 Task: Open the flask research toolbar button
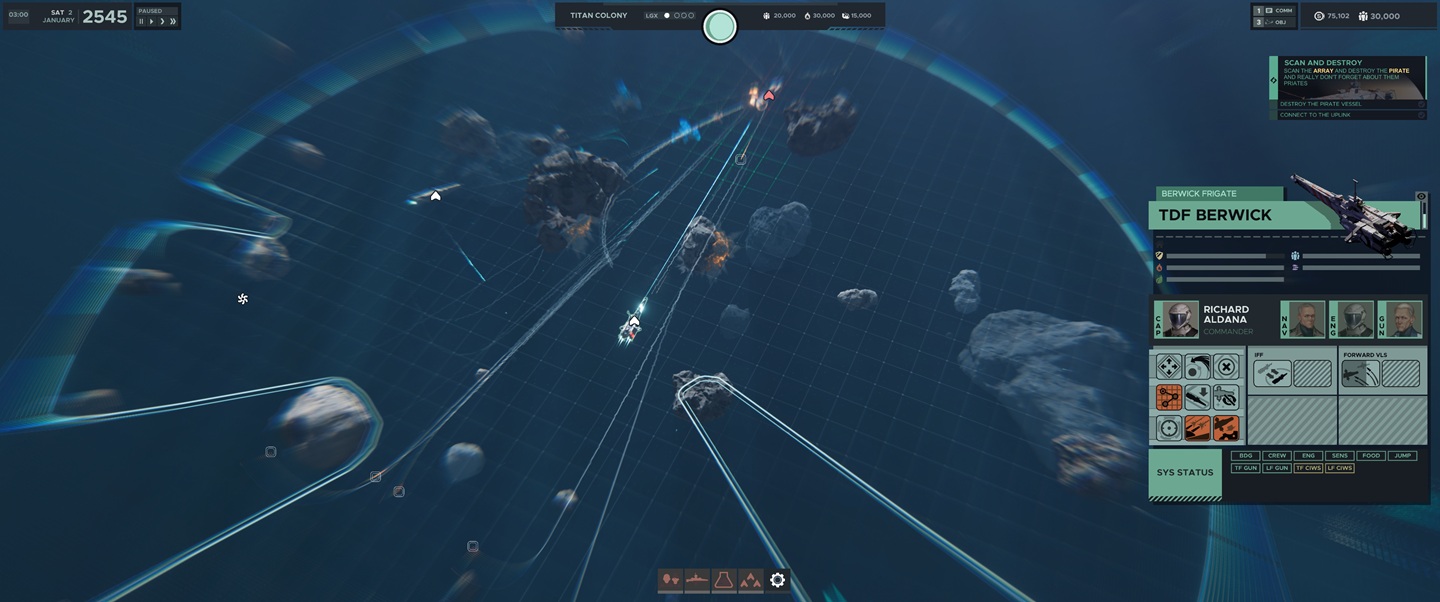pyautogui.click(x=723, y=580)
